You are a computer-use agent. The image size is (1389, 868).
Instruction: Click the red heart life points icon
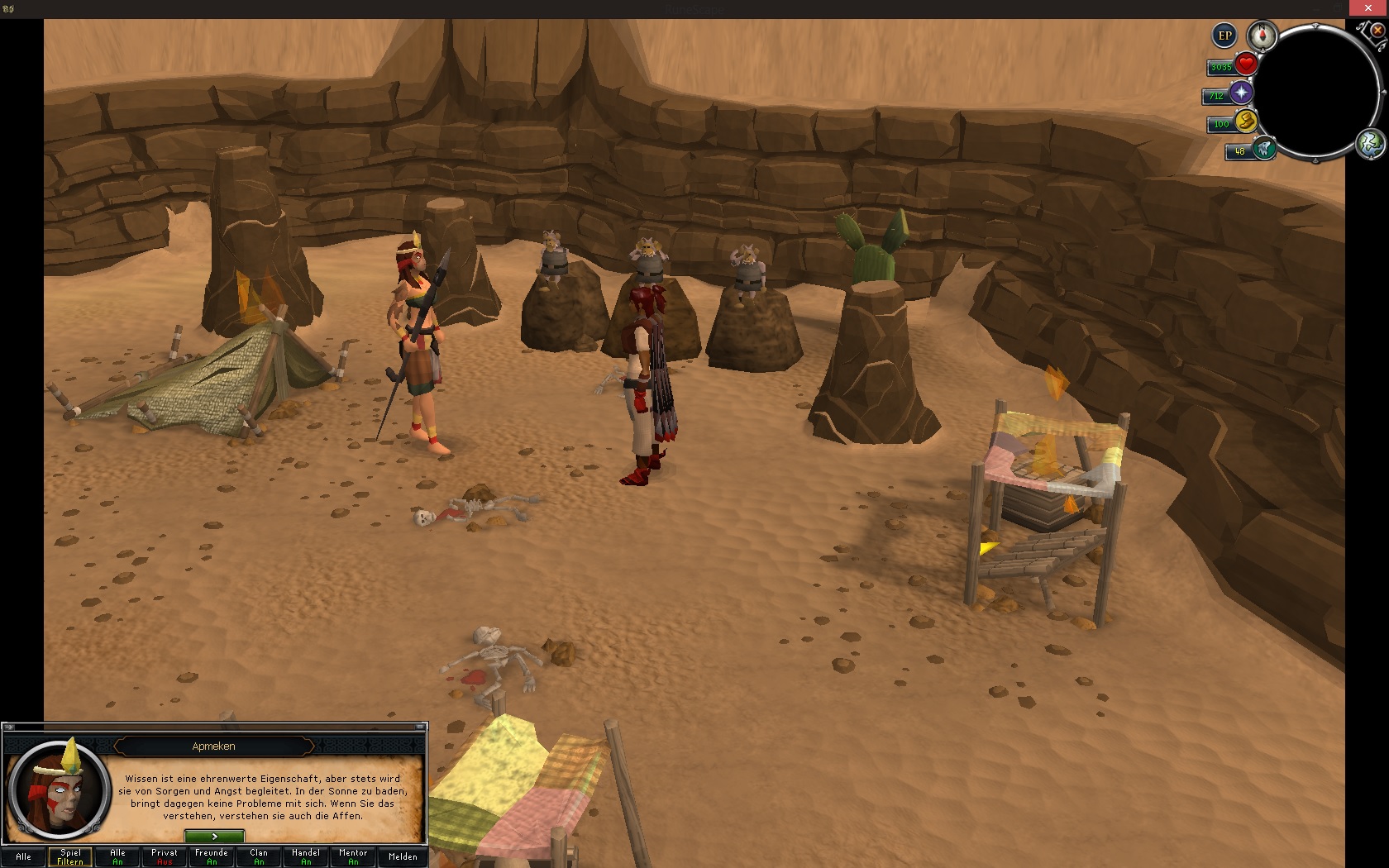pos(1246,64)
